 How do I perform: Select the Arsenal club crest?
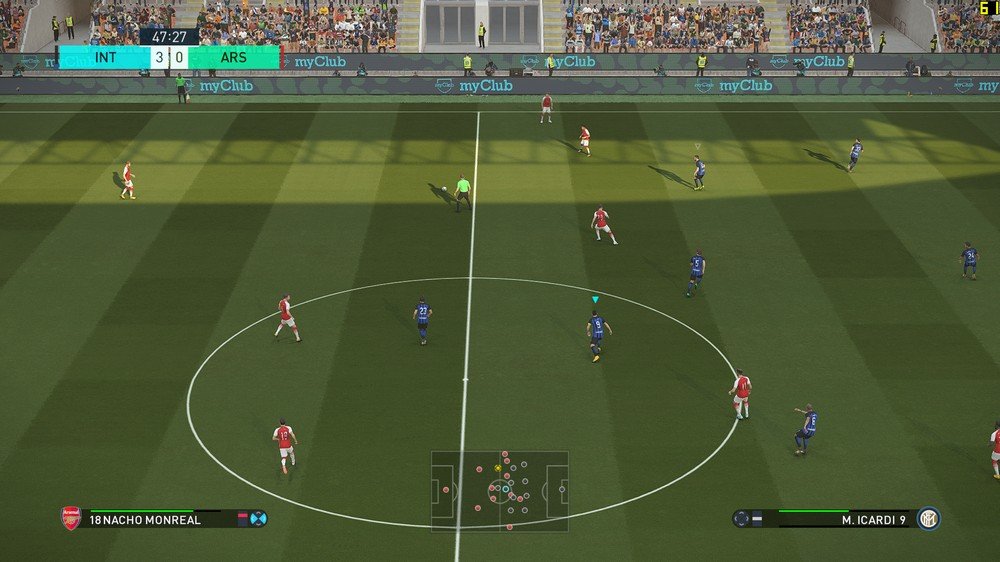[71, 518]
